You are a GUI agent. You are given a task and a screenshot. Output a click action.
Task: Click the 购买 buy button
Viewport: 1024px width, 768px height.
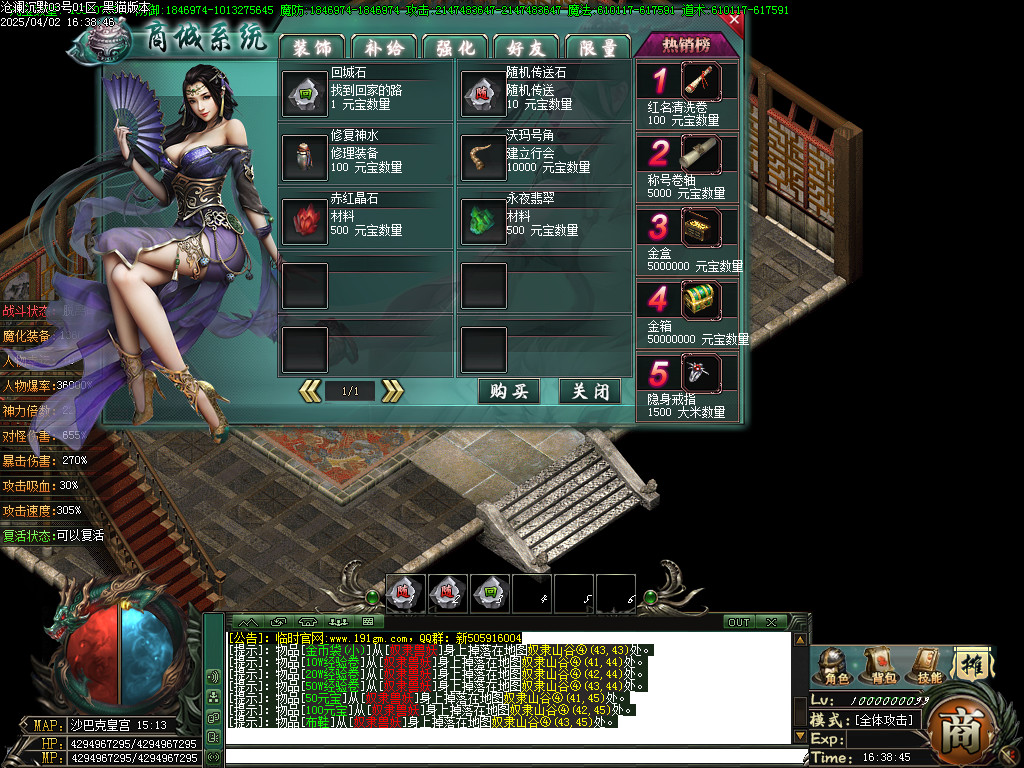pos(509,391)
